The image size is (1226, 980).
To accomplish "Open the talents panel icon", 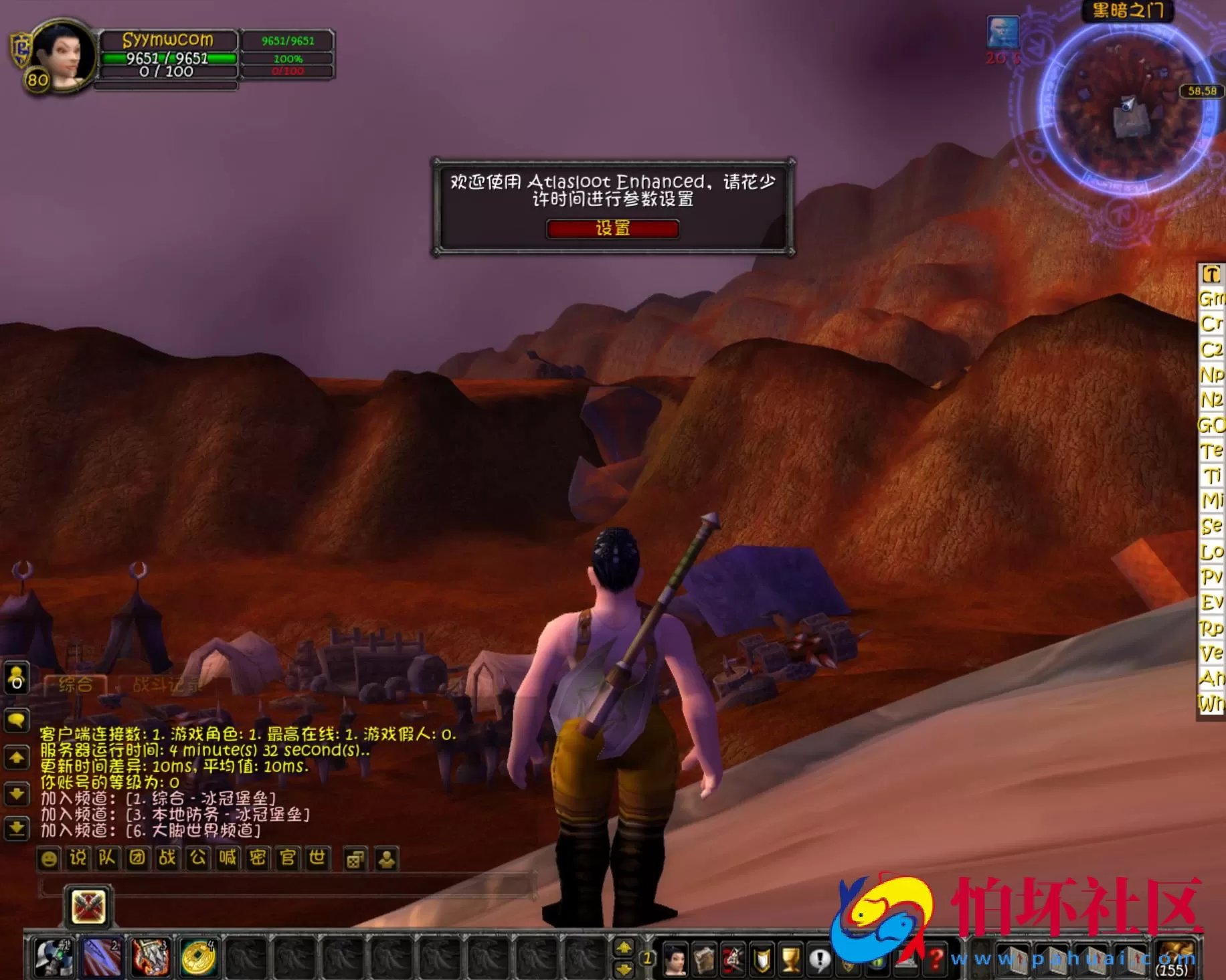I will pyautogui.click(x=732, y=958).
